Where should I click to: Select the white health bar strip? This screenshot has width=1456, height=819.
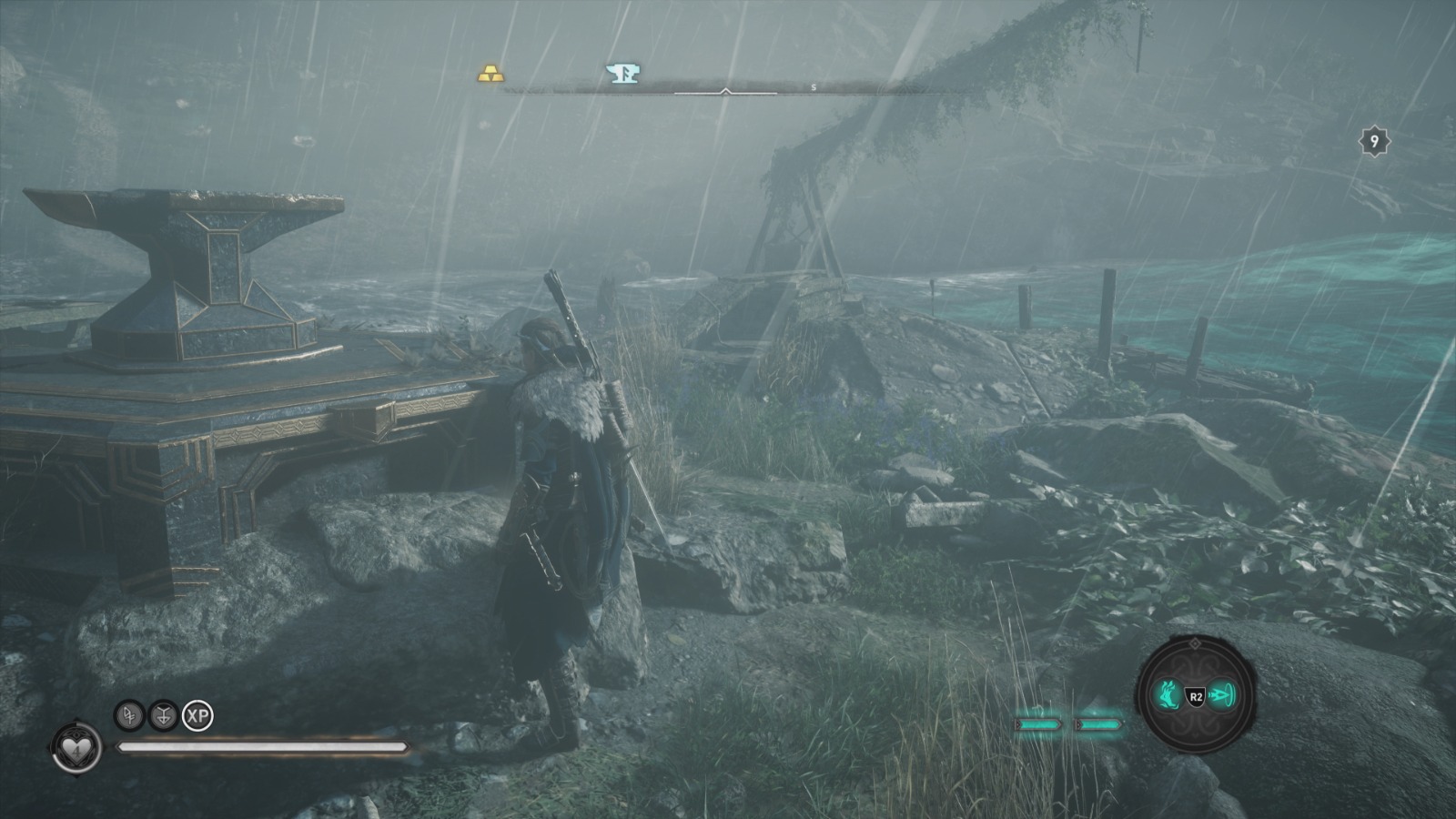264,748
